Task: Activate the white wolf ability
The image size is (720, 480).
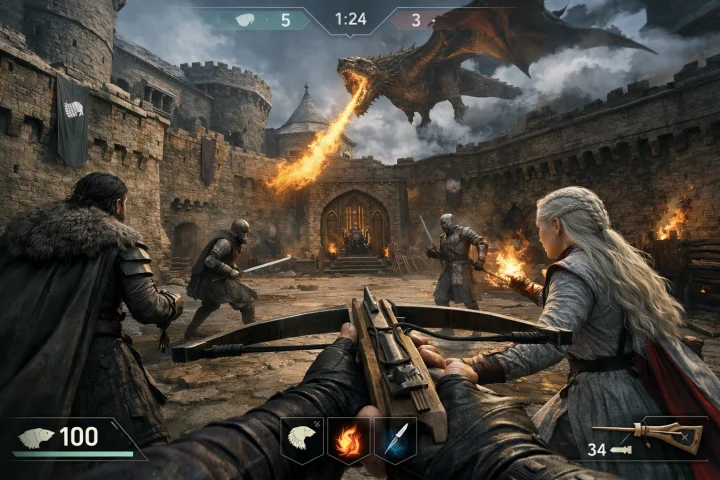Action: point(301,439)
